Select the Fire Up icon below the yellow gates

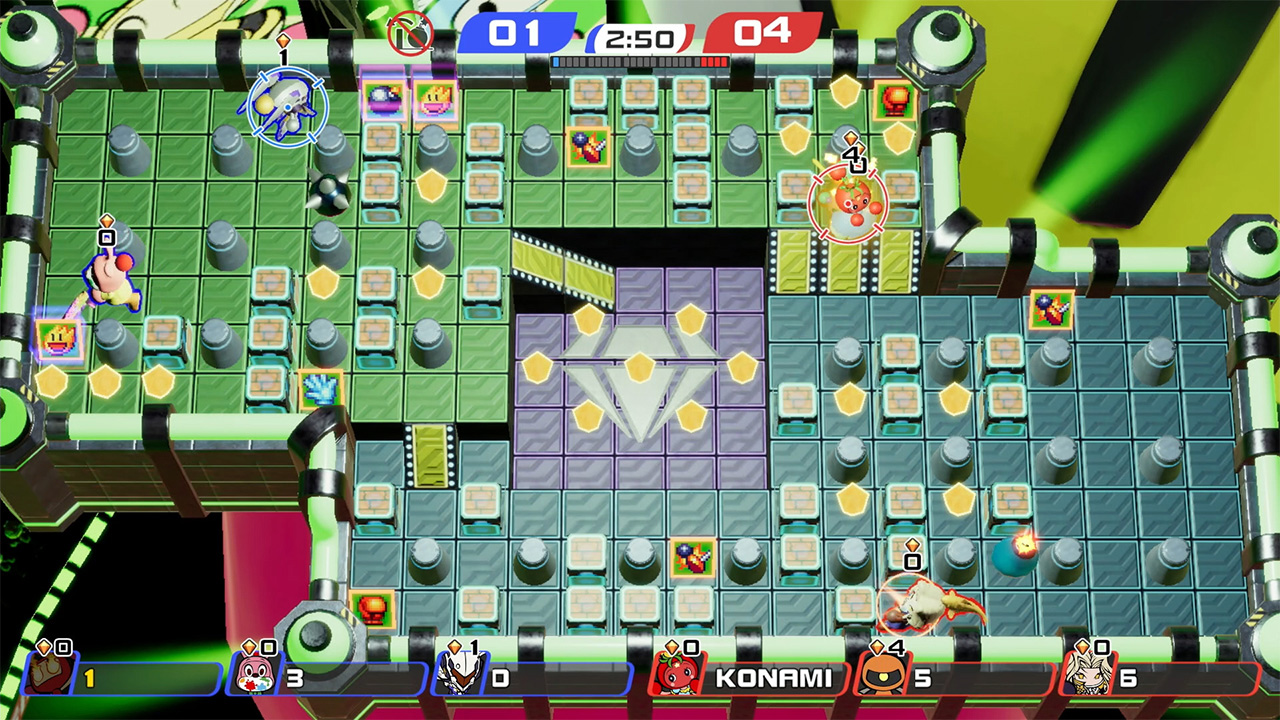(589, 146)
